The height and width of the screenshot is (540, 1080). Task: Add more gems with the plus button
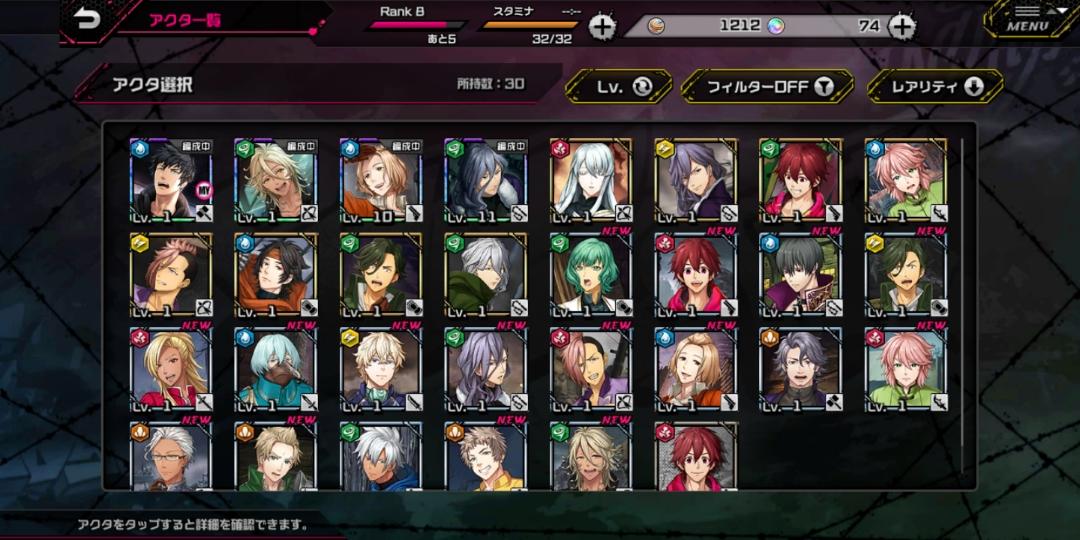[x=902, y=27]
